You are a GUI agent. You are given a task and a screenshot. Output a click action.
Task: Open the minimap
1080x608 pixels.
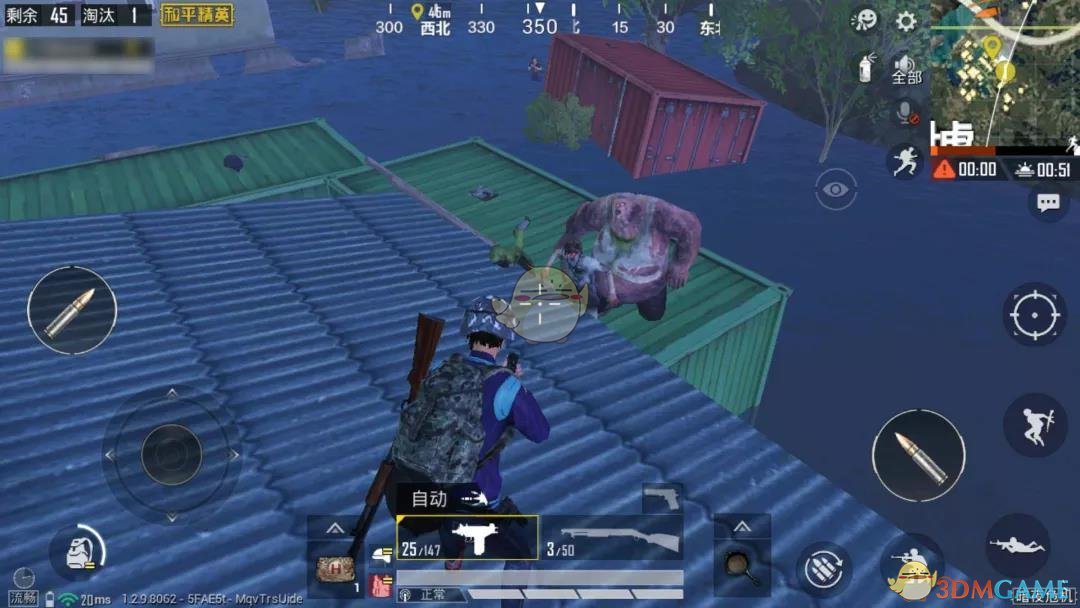click(1004, 75)
